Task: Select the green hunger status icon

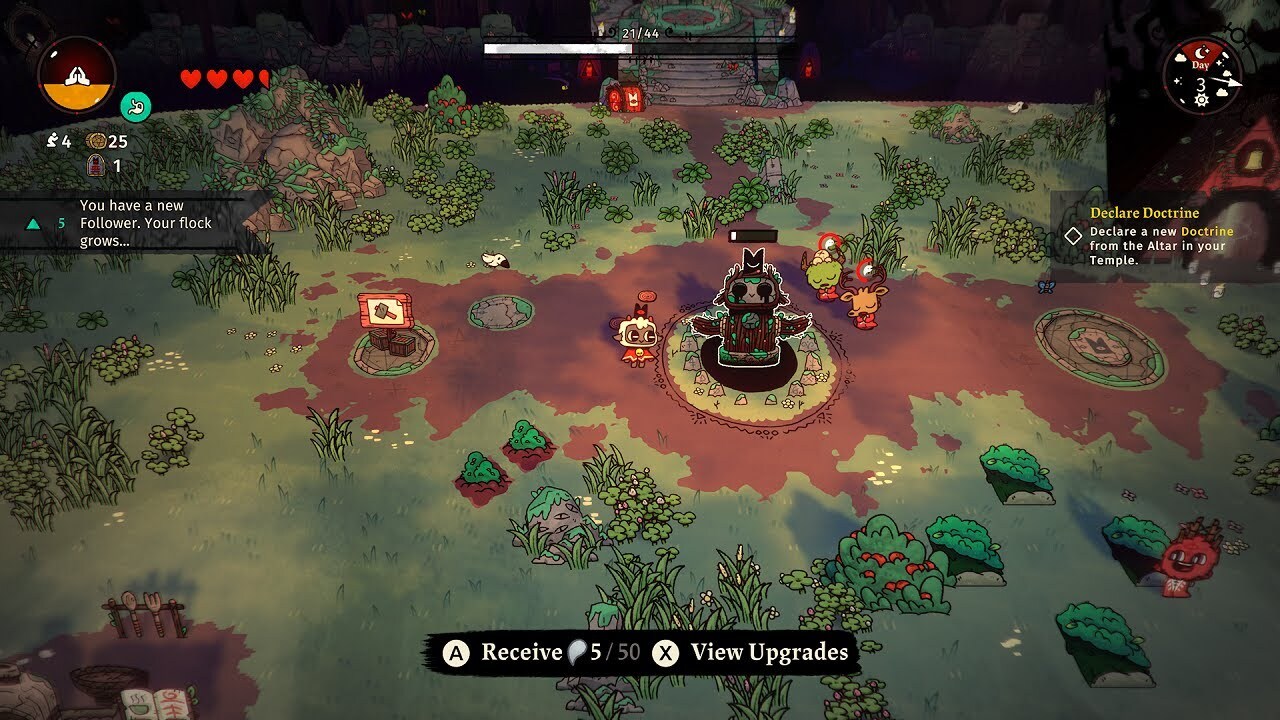Action: point(136,105)
